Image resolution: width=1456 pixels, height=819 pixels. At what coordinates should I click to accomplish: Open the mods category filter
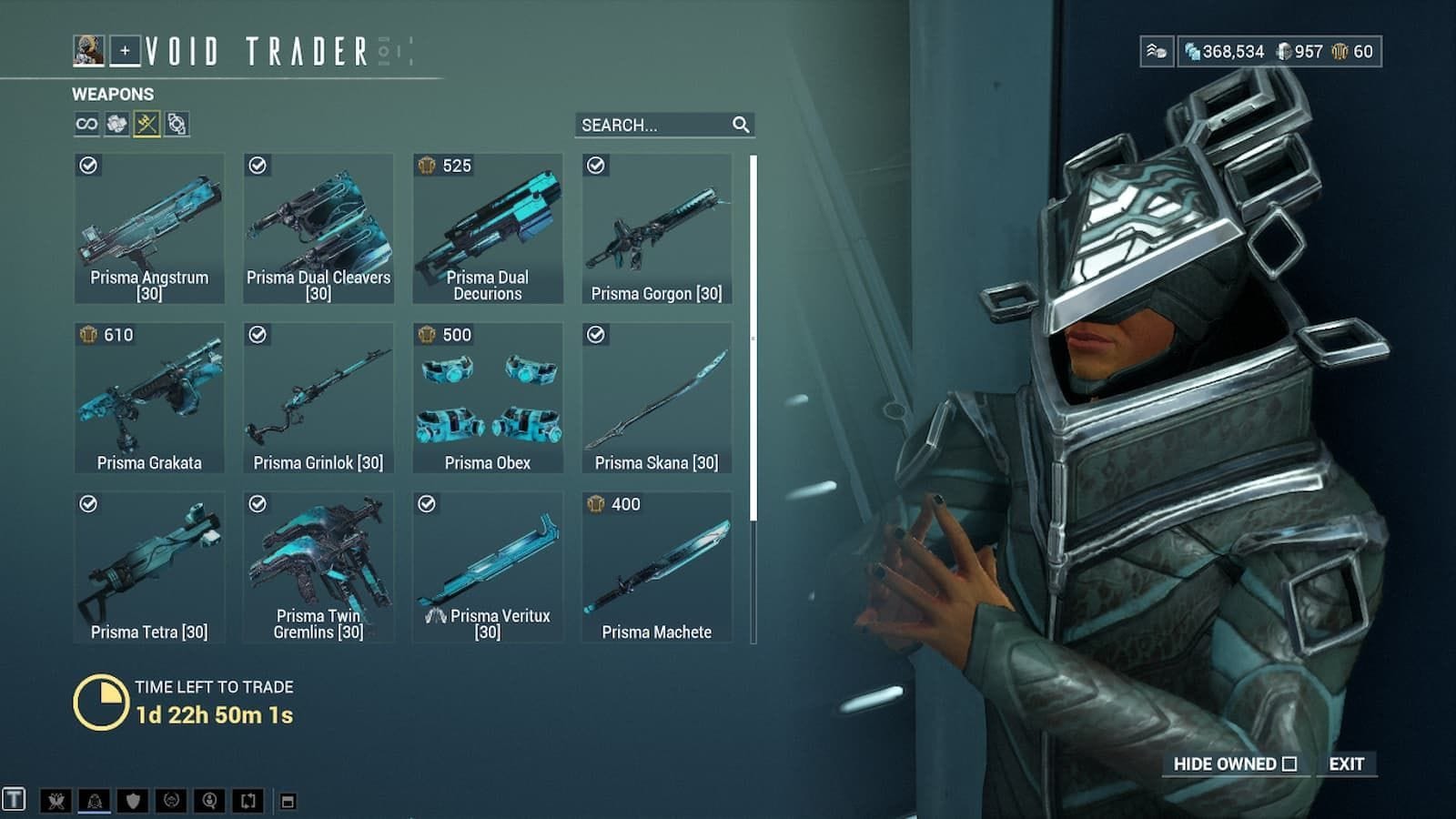click(x=116, y=125)
